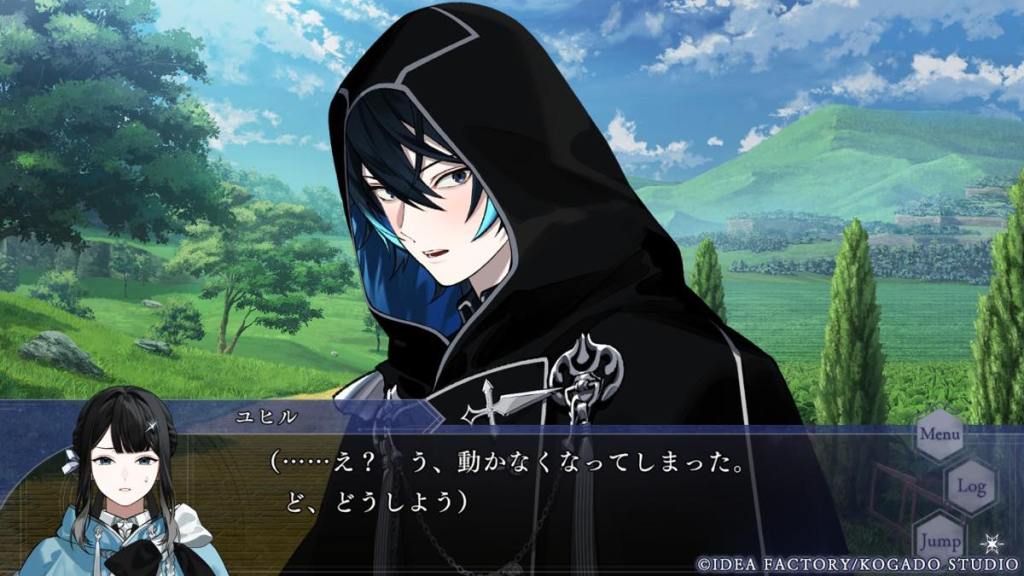Activate the Jump button
Screen dimensions: 1024x576
(x=940, y=538)
